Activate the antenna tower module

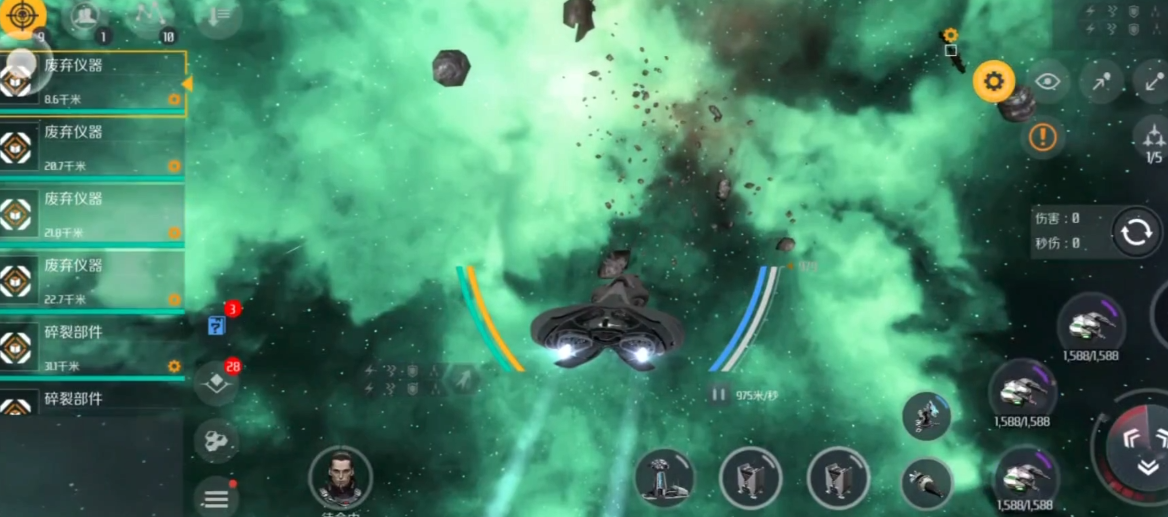tap(663, 477)
